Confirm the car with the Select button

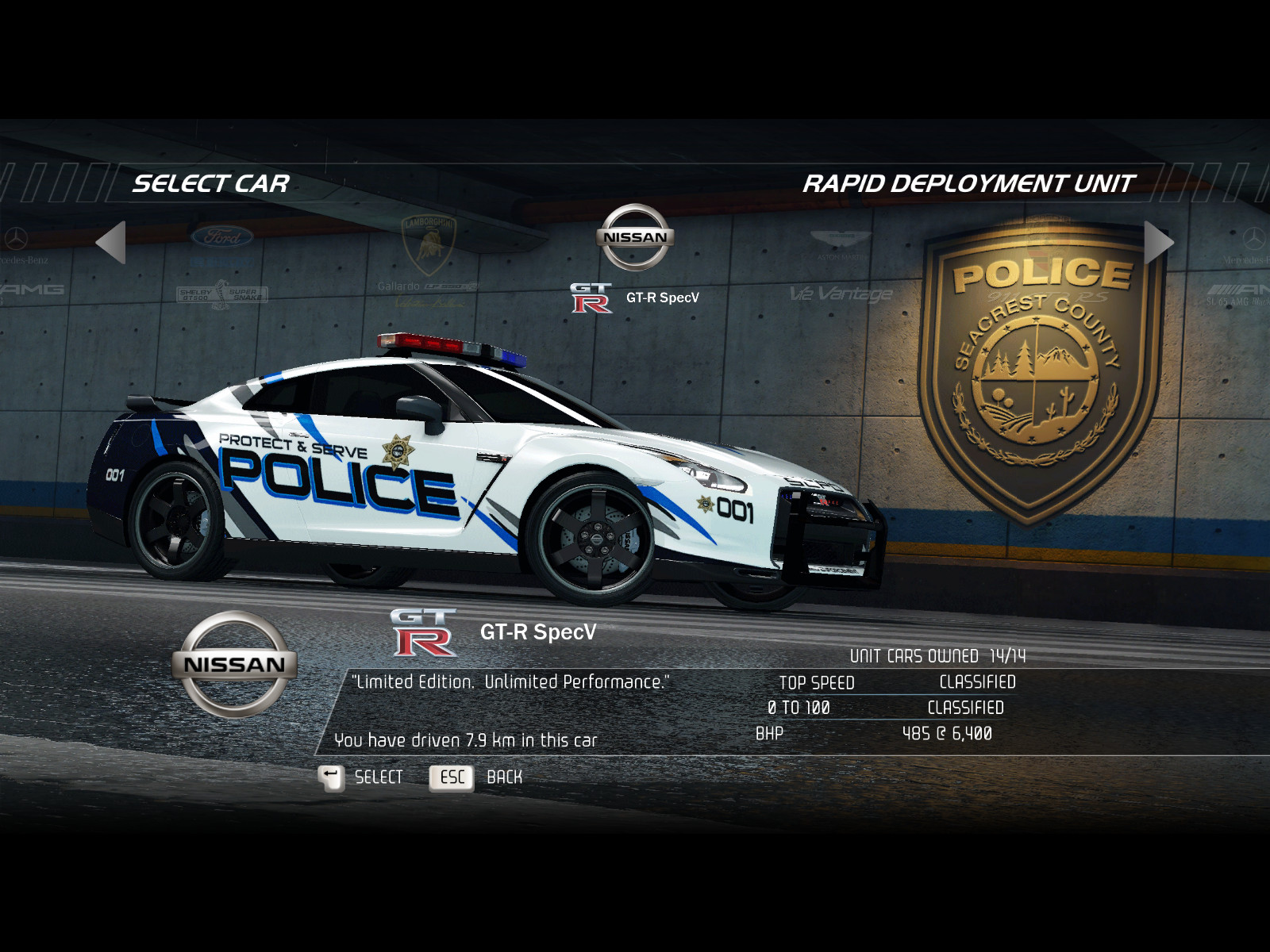[361, 777]
